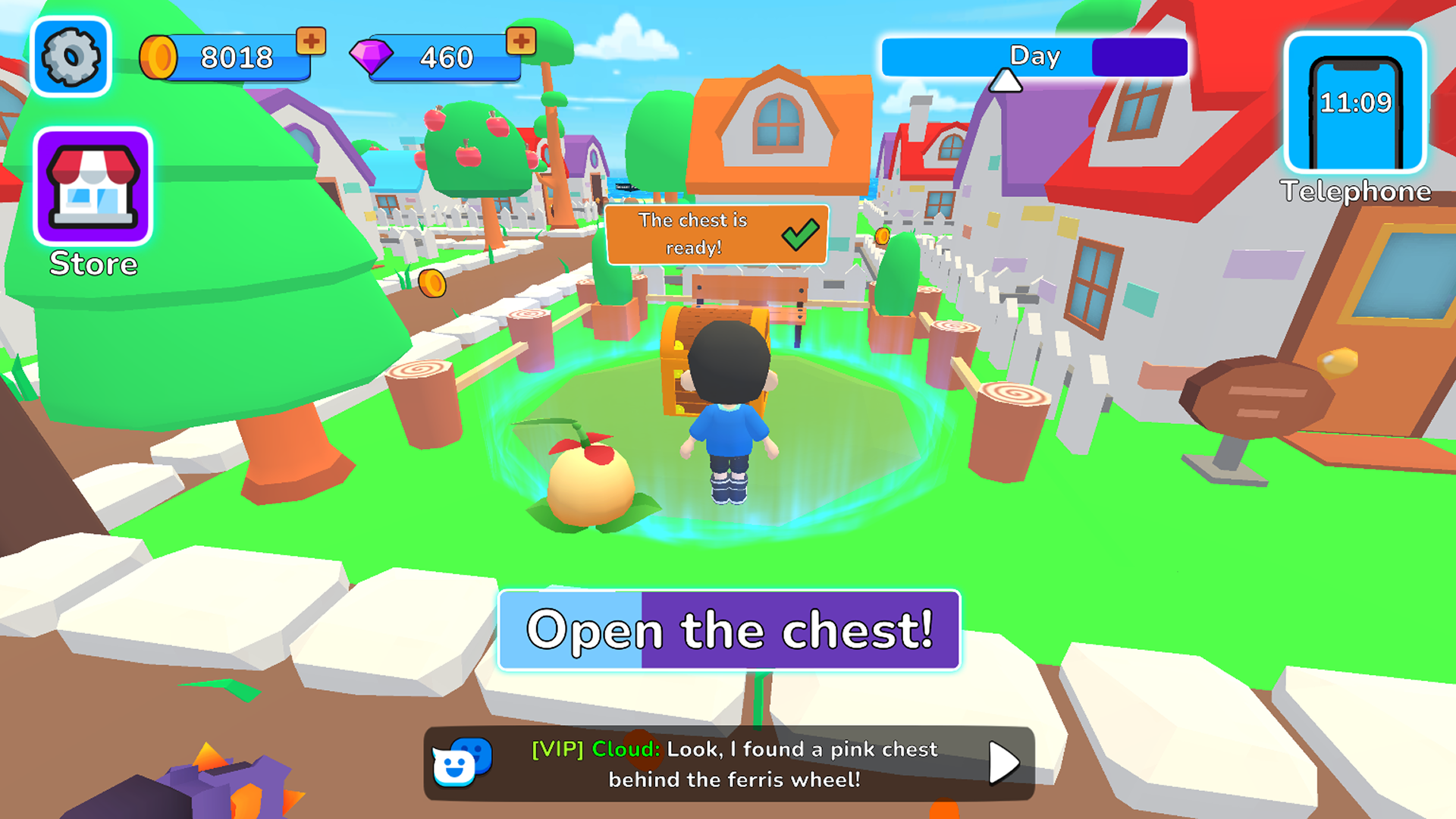
Task: Click the coin currency icon
Action: point(160,55)
